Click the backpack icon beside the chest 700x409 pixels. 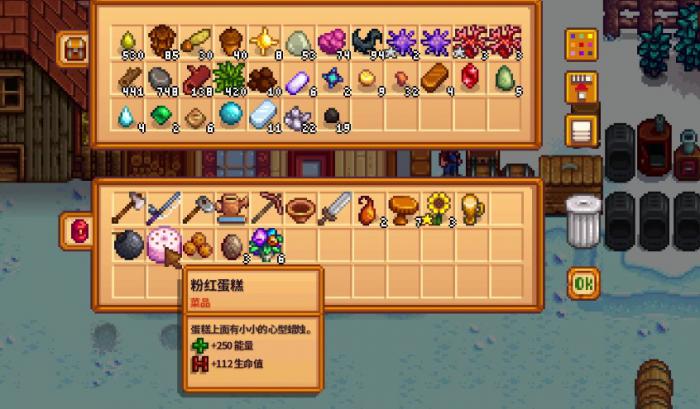tap(73, 46)
